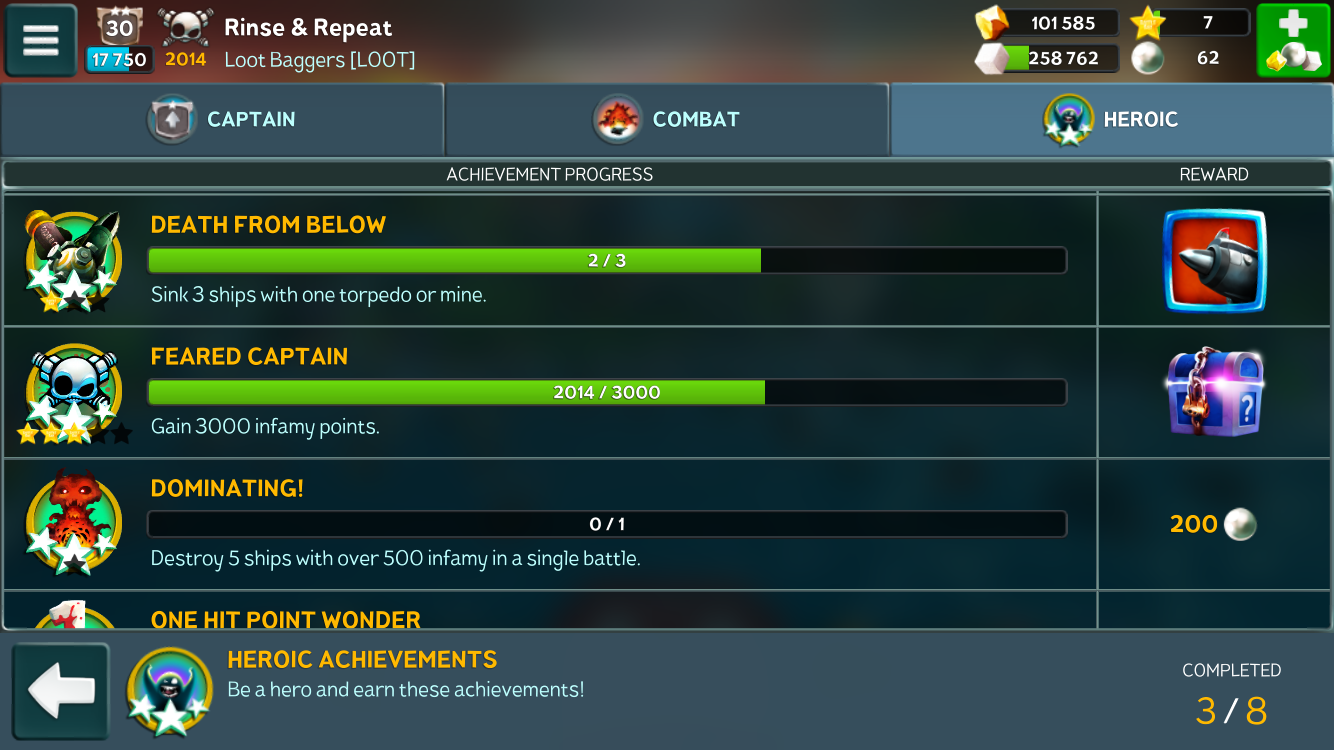The width and height of the screenshot is (1334, 750).
Task: Select the One Hit Point Wonder achievement
Action: click(x=286, y=619)
